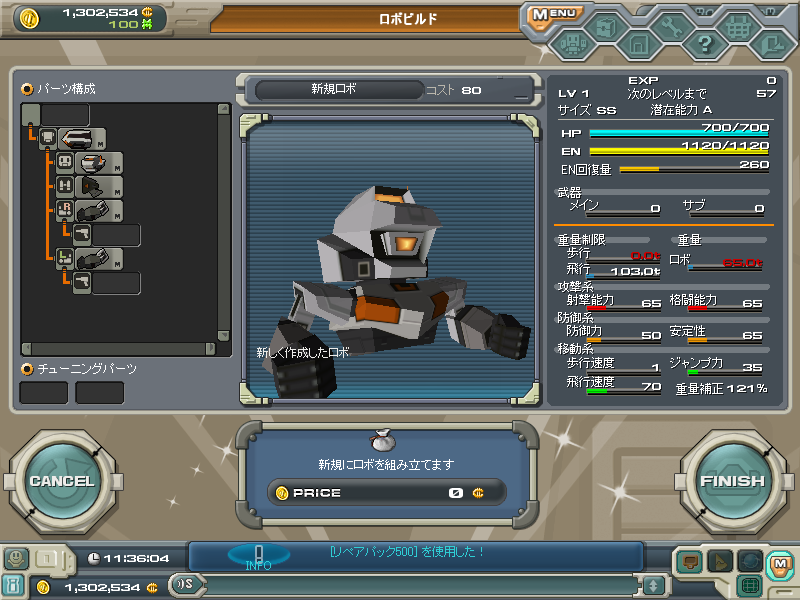Click the floppy disk save icon
Viewport: 800px width, 600px height.
click(x=638, y=44)
